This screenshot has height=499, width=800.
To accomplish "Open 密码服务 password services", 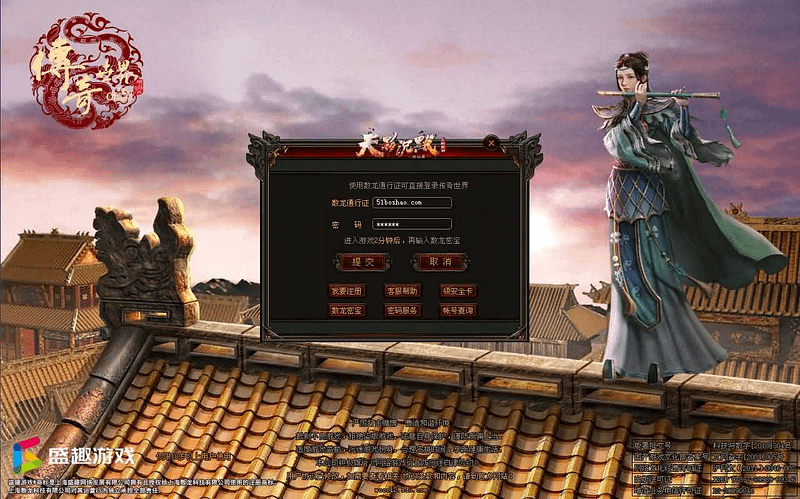I will (402, 310).
